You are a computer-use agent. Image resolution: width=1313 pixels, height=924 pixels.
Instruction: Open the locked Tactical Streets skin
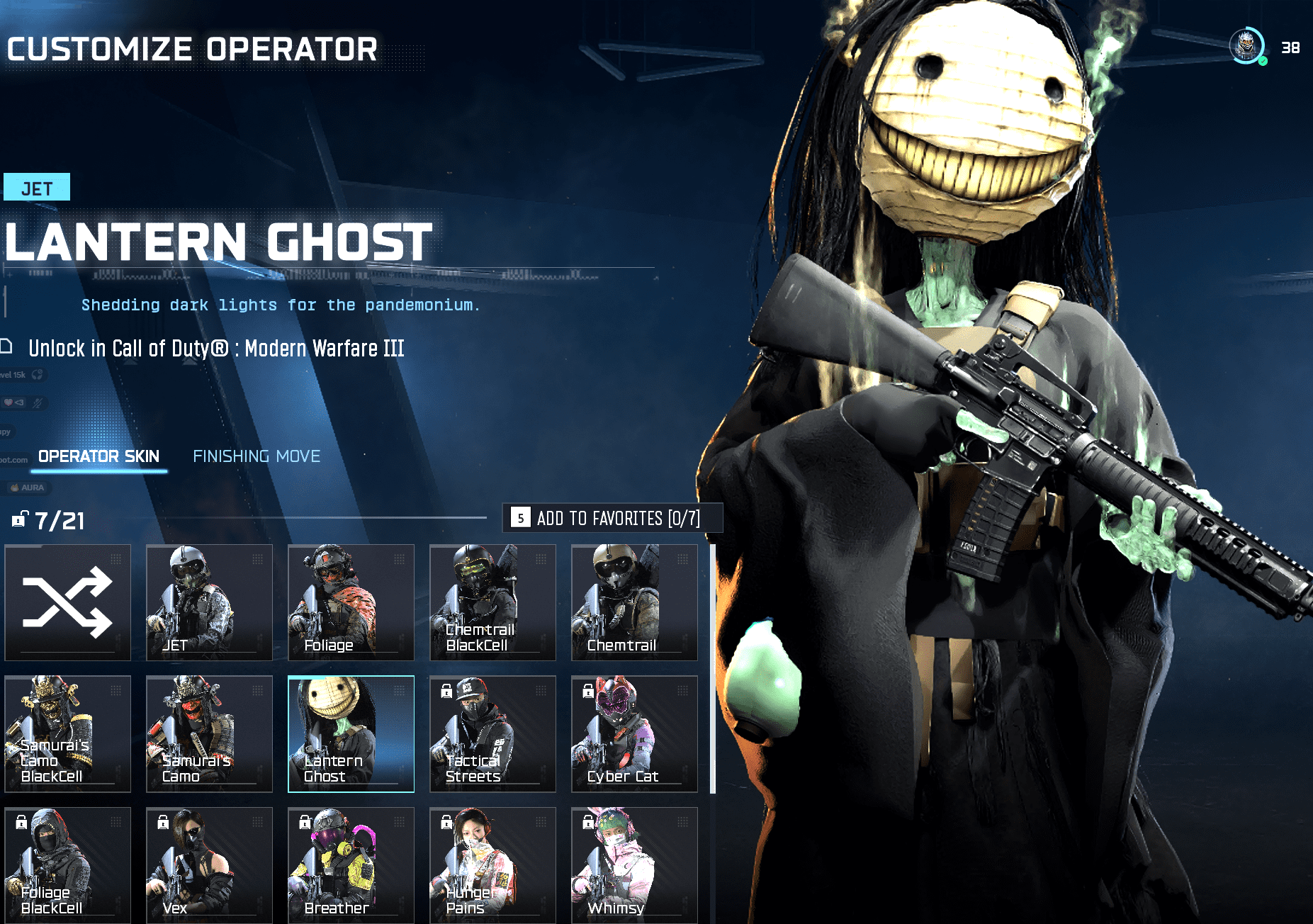click(x=492, y=733)
